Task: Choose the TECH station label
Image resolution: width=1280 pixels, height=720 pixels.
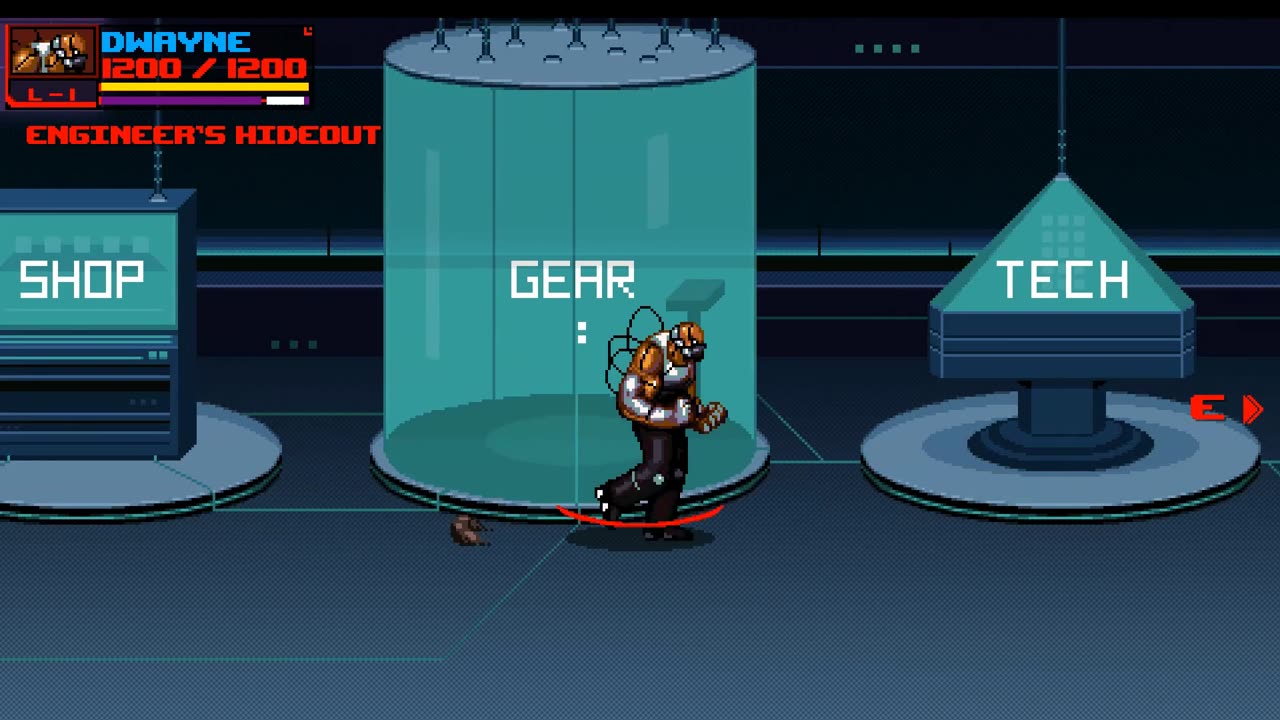Action: 1062,280
